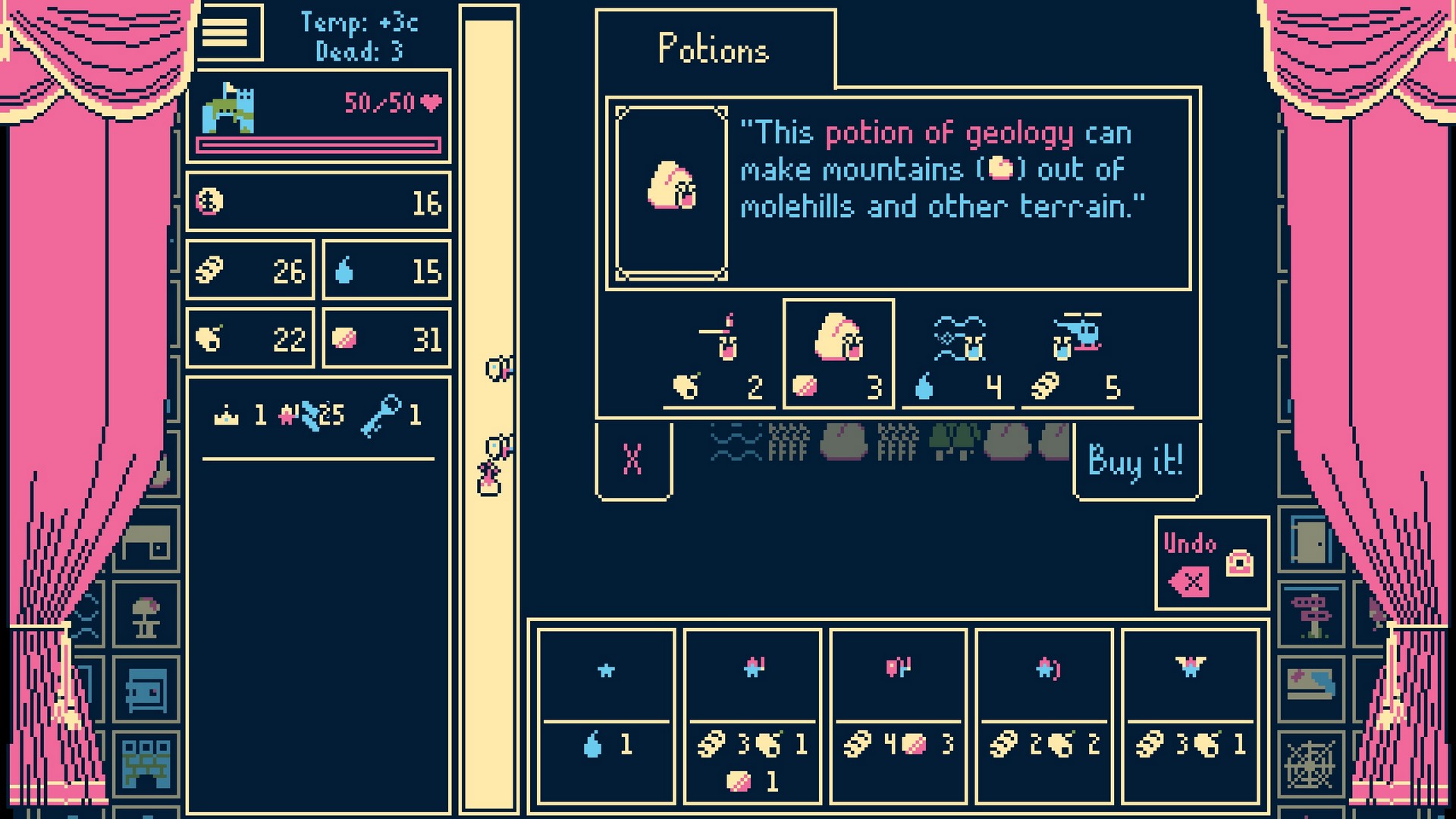Click the key icon in the inventory
This screenshot has height=819, width=1456.
[x=388, y=415]
